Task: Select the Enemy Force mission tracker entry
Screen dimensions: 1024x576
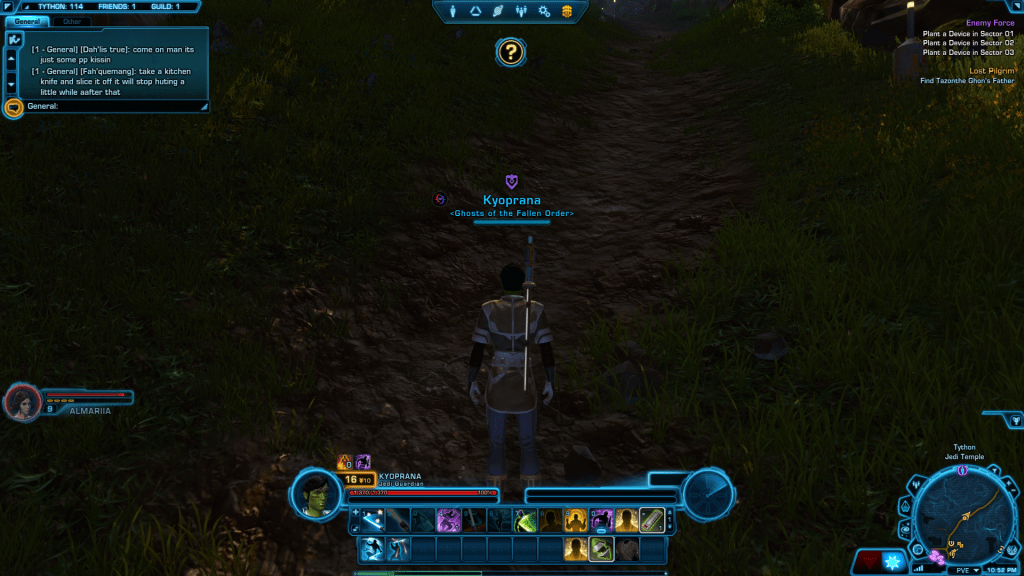Action: (990, 23)
